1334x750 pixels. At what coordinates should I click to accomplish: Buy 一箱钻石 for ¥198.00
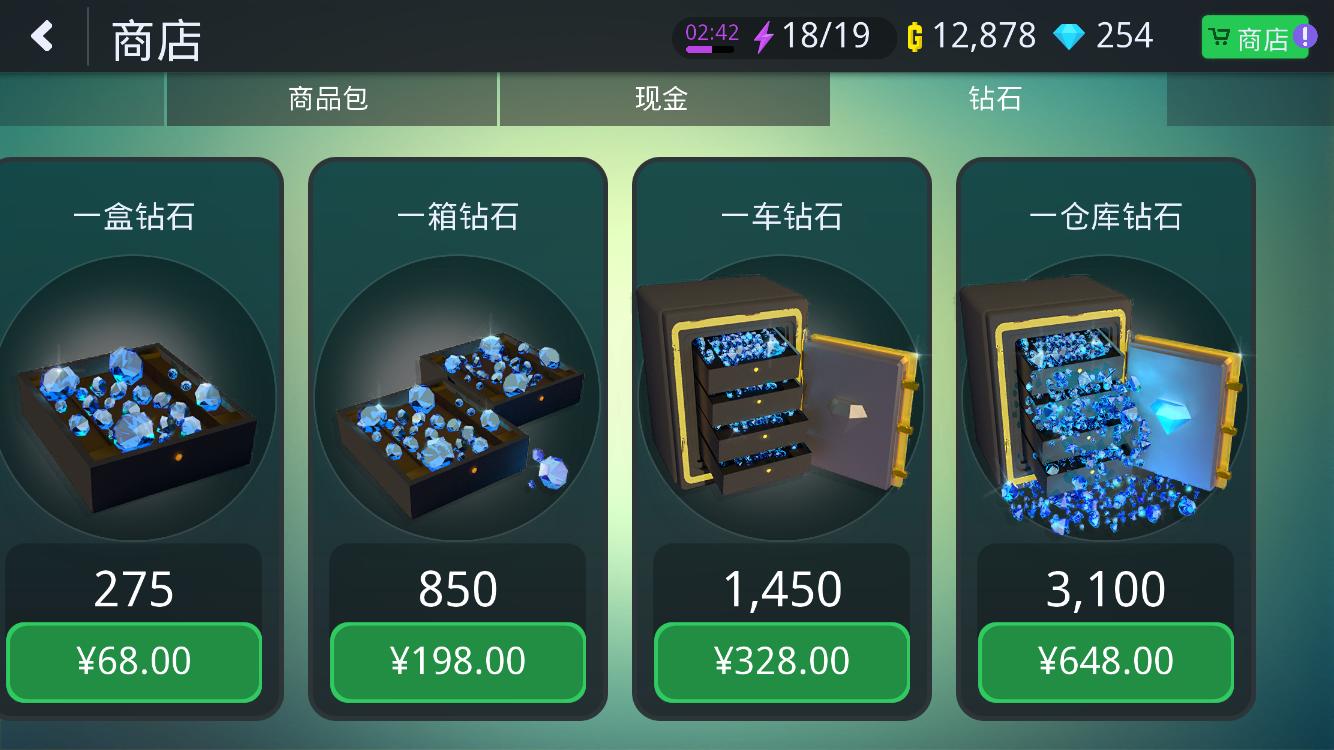pos(458,661)
